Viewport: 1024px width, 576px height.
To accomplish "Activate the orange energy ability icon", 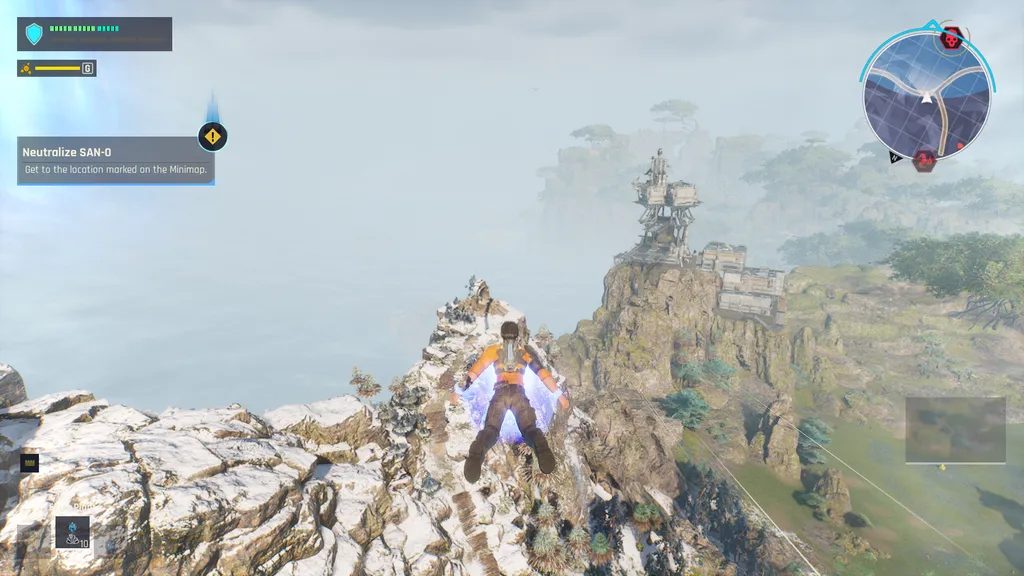I will click(x=27, y=68).
